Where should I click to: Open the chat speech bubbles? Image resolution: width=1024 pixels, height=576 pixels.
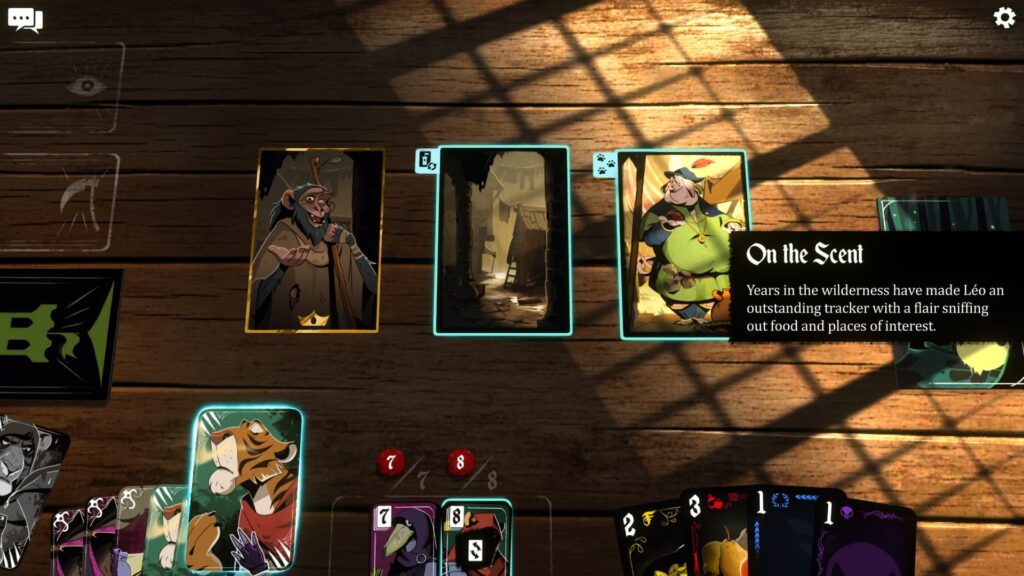[x=25, y=19]
